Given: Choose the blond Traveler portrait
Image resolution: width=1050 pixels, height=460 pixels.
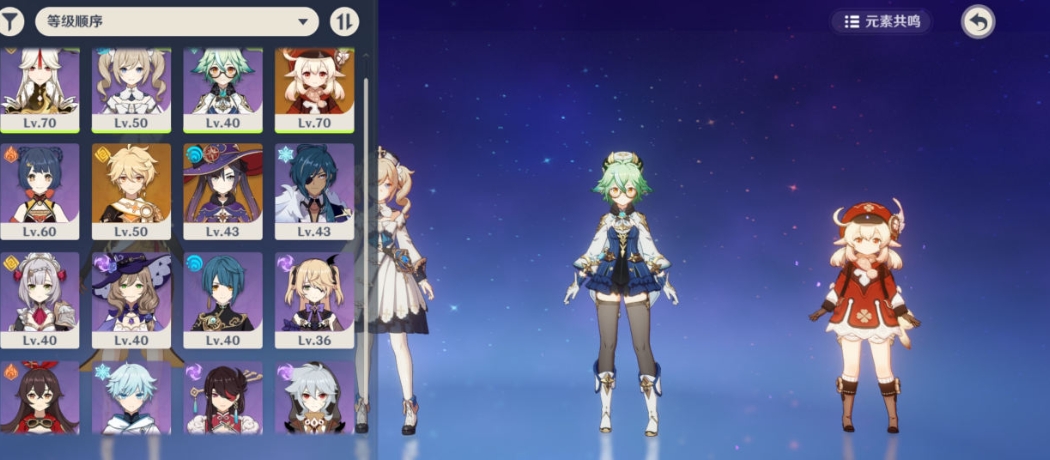Looking at the screenshot, I should click(x=131, y=190).
